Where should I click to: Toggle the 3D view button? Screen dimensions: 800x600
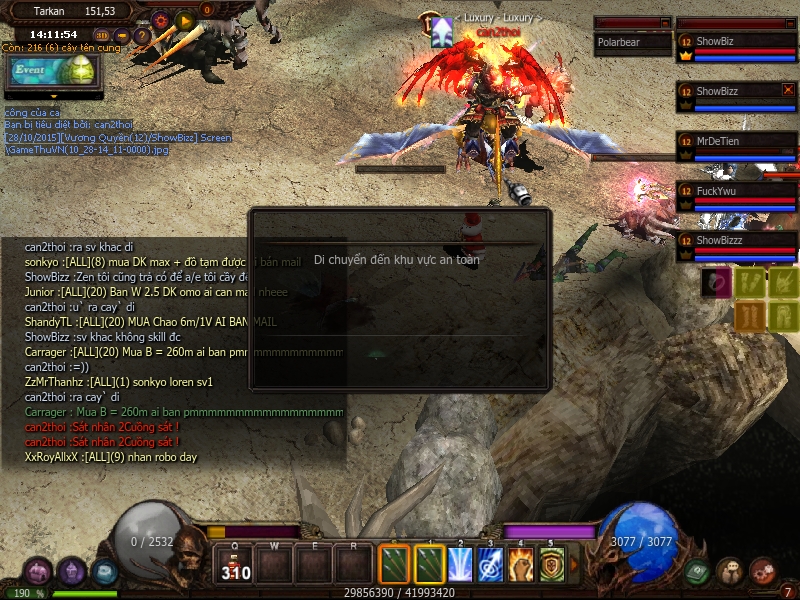[104, 35]
